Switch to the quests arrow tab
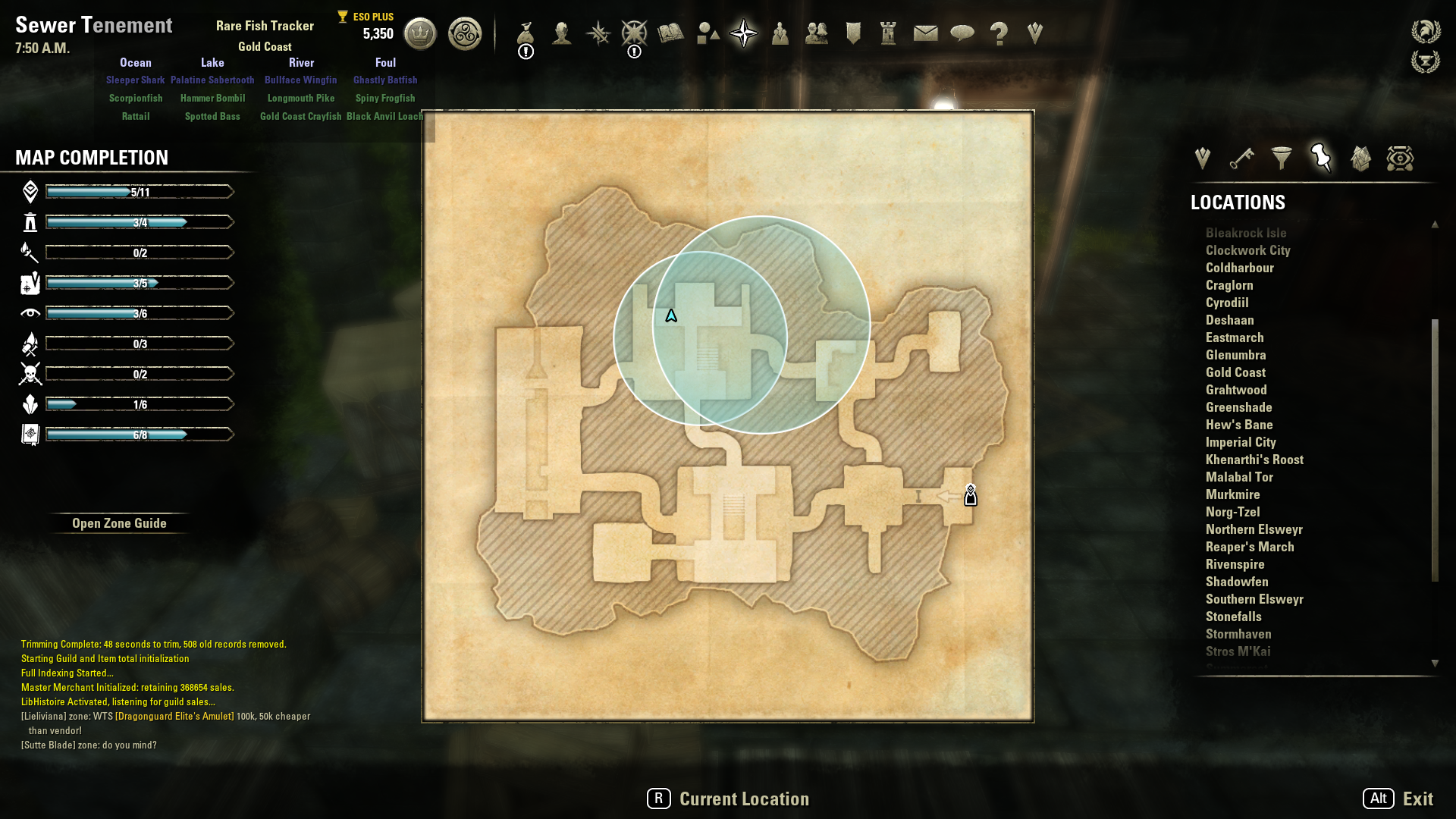1456x819 pixels. (x=1202, y=158)
